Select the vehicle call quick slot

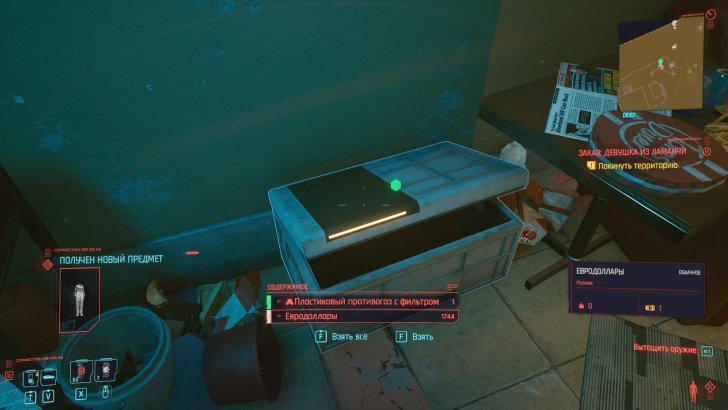coord(48,378)
